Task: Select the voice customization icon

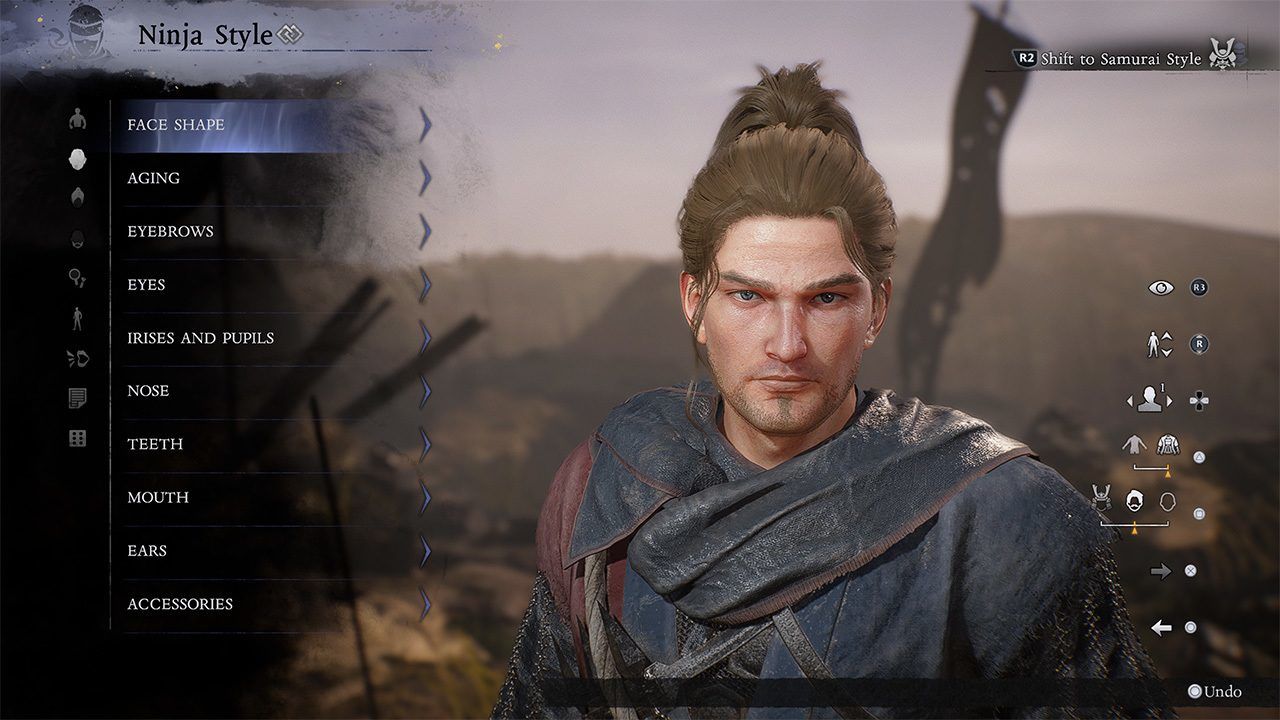Action: coord(77,360)
